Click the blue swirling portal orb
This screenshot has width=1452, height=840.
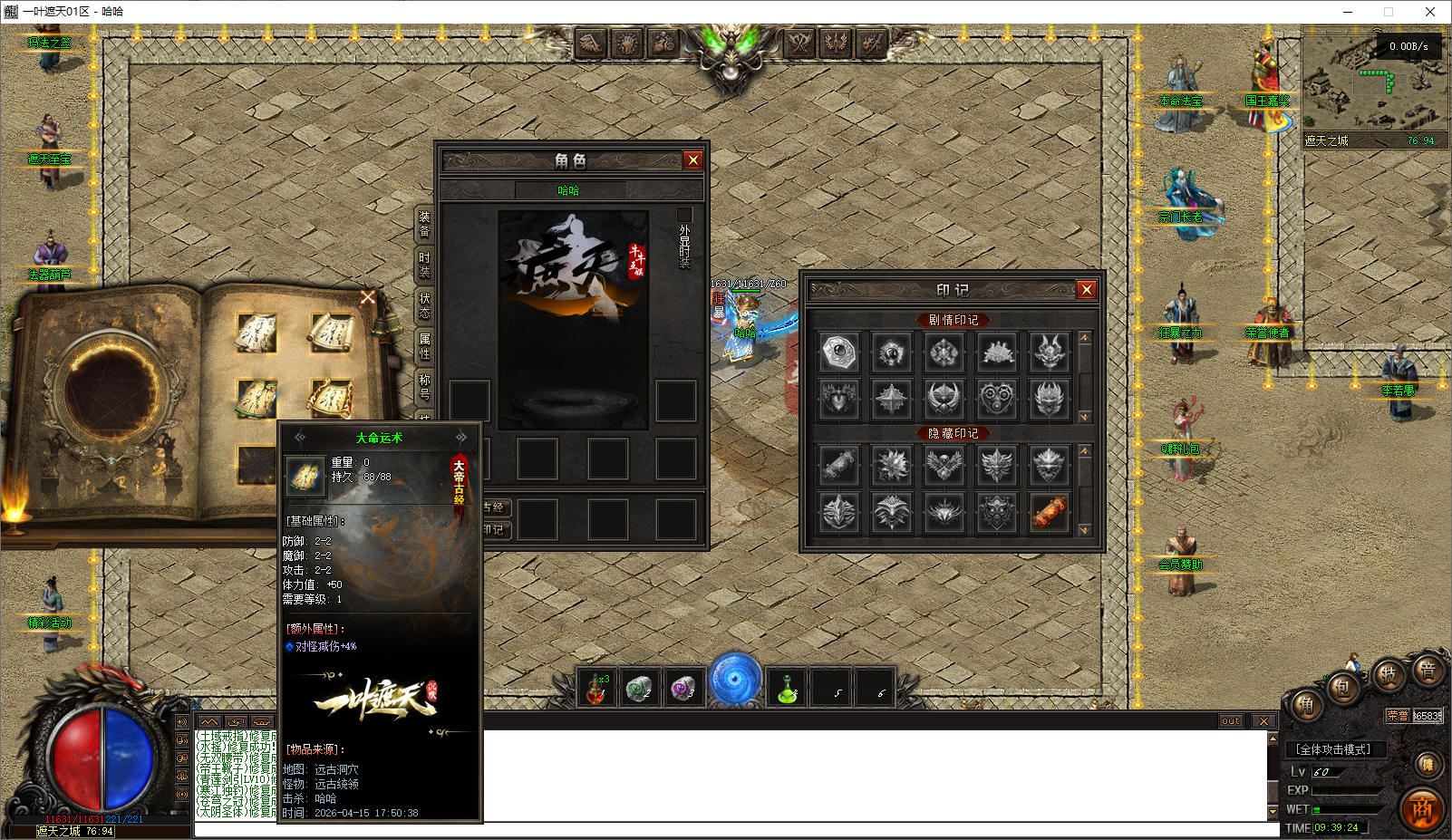click(x=734, y=680)
